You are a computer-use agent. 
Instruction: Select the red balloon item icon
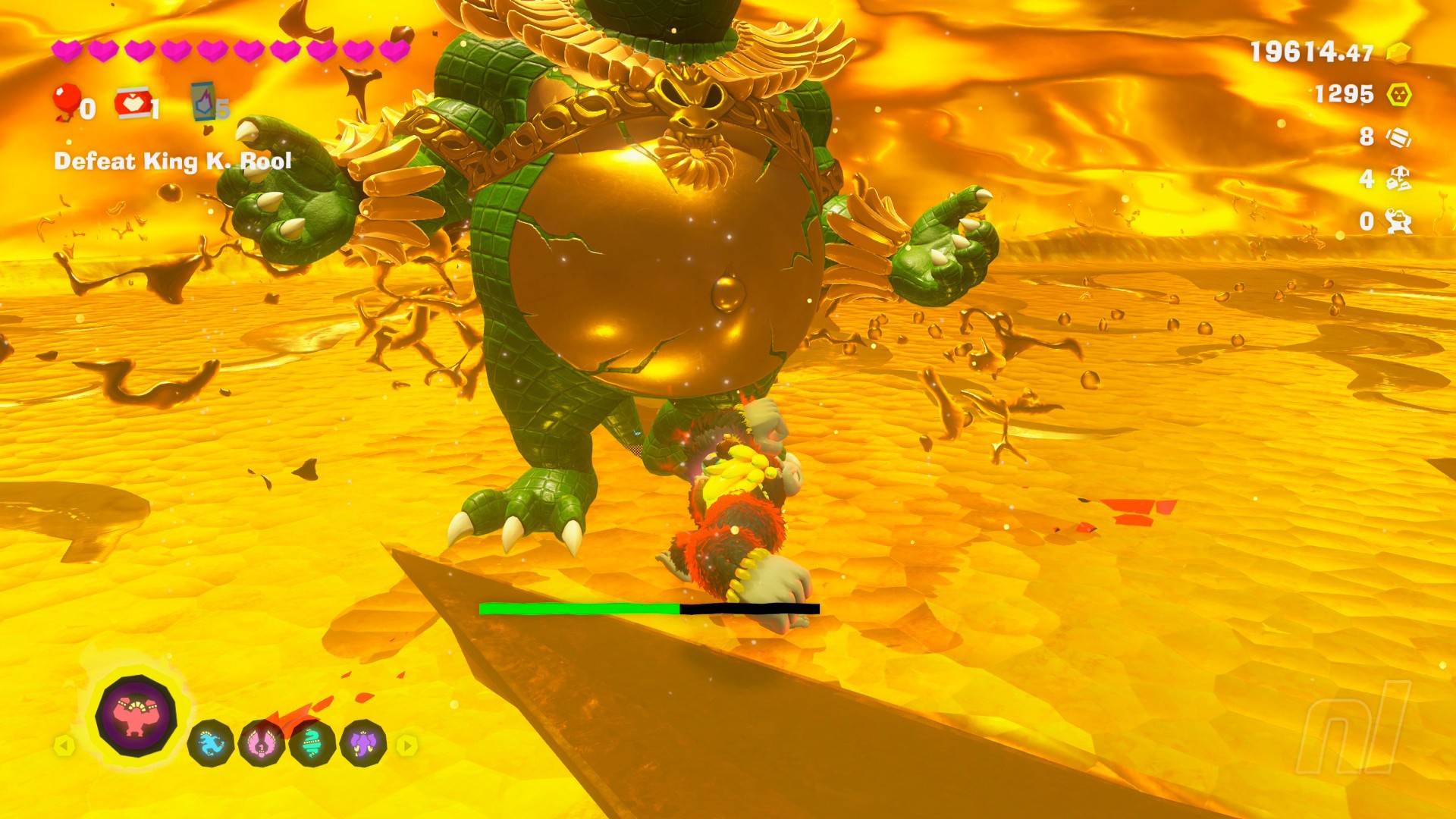[66, 102]
